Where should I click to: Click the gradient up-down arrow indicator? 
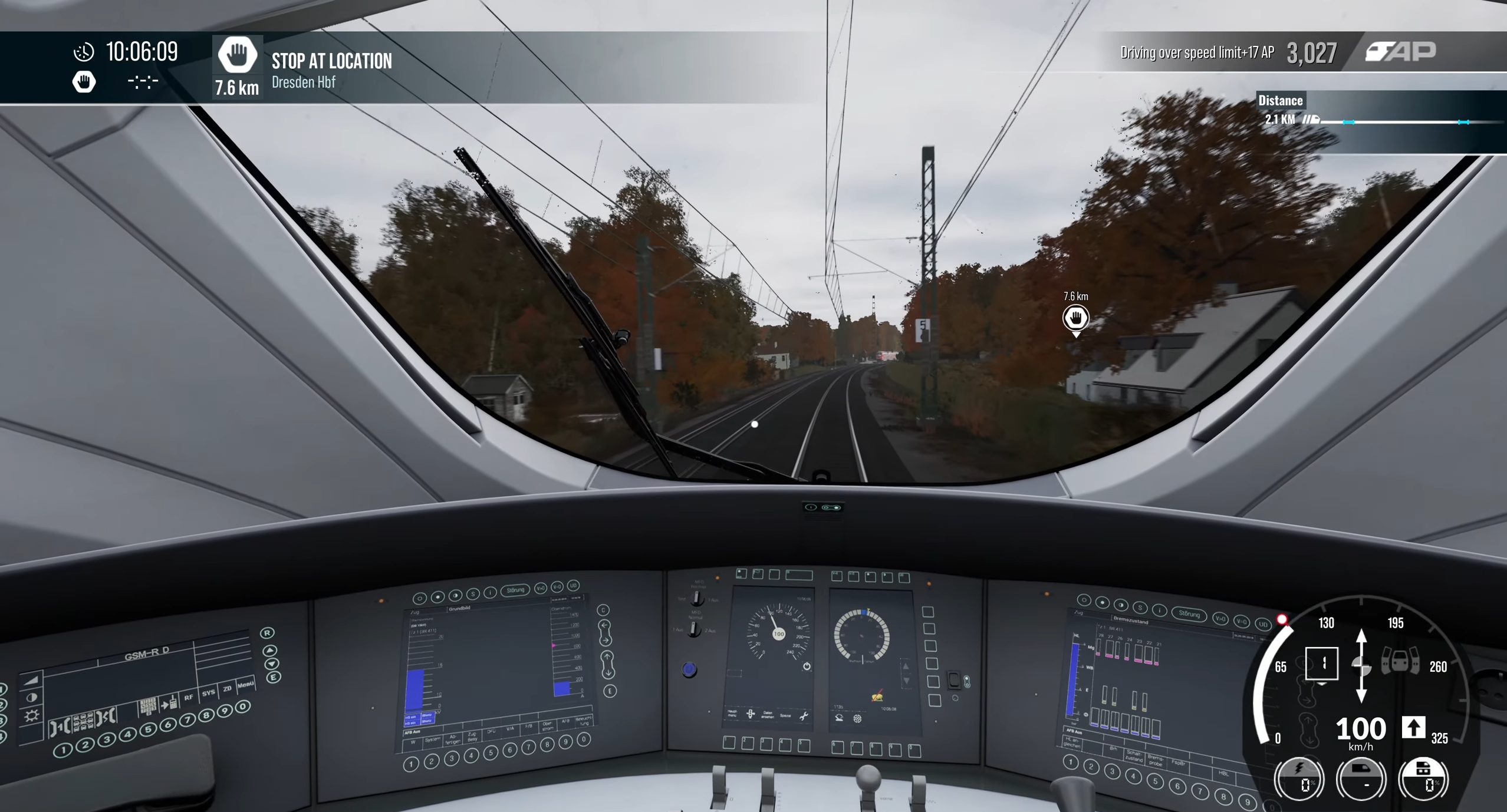click(1361, 666)
